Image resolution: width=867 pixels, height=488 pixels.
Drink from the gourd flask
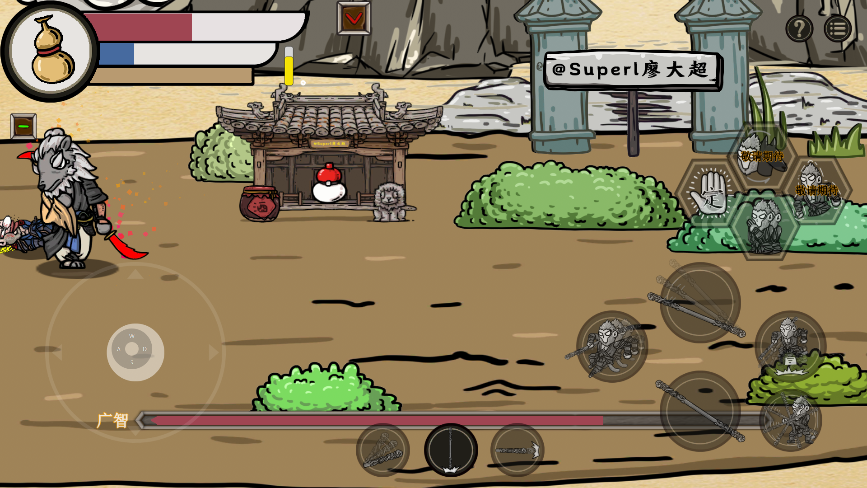point(50,50)
